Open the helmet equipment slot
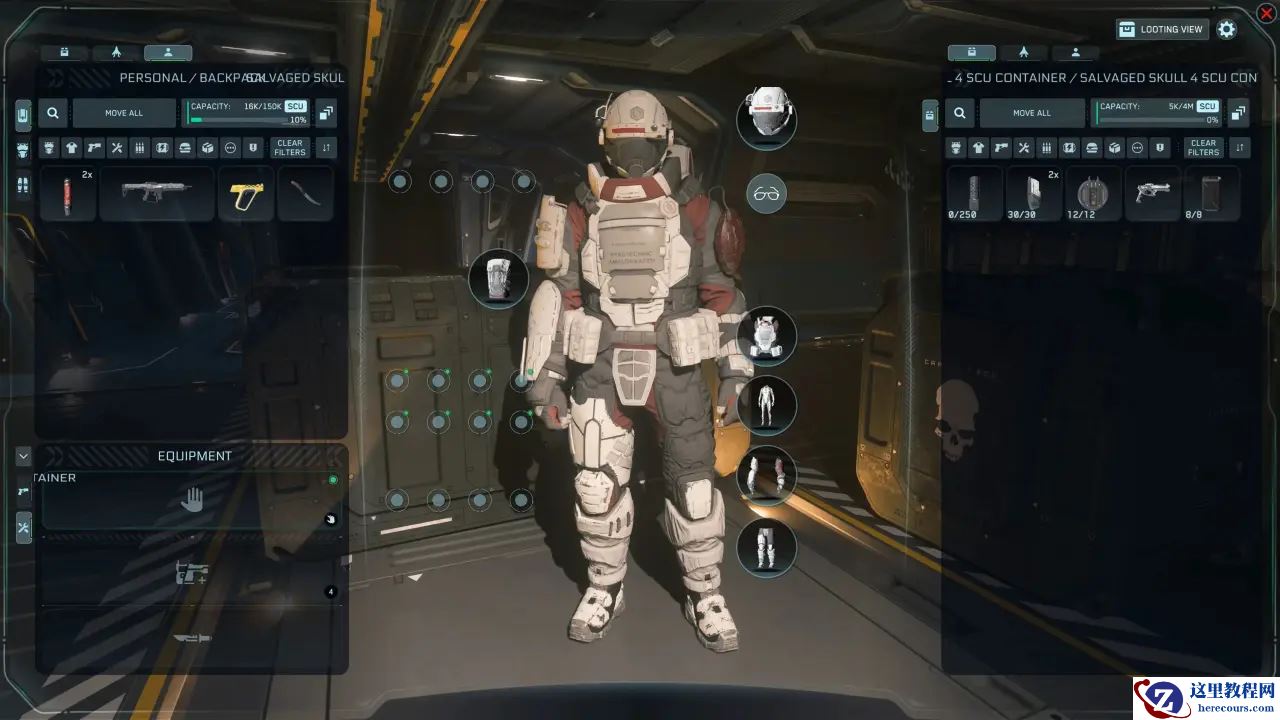1280x720 pixels. (x=767, y=117)
